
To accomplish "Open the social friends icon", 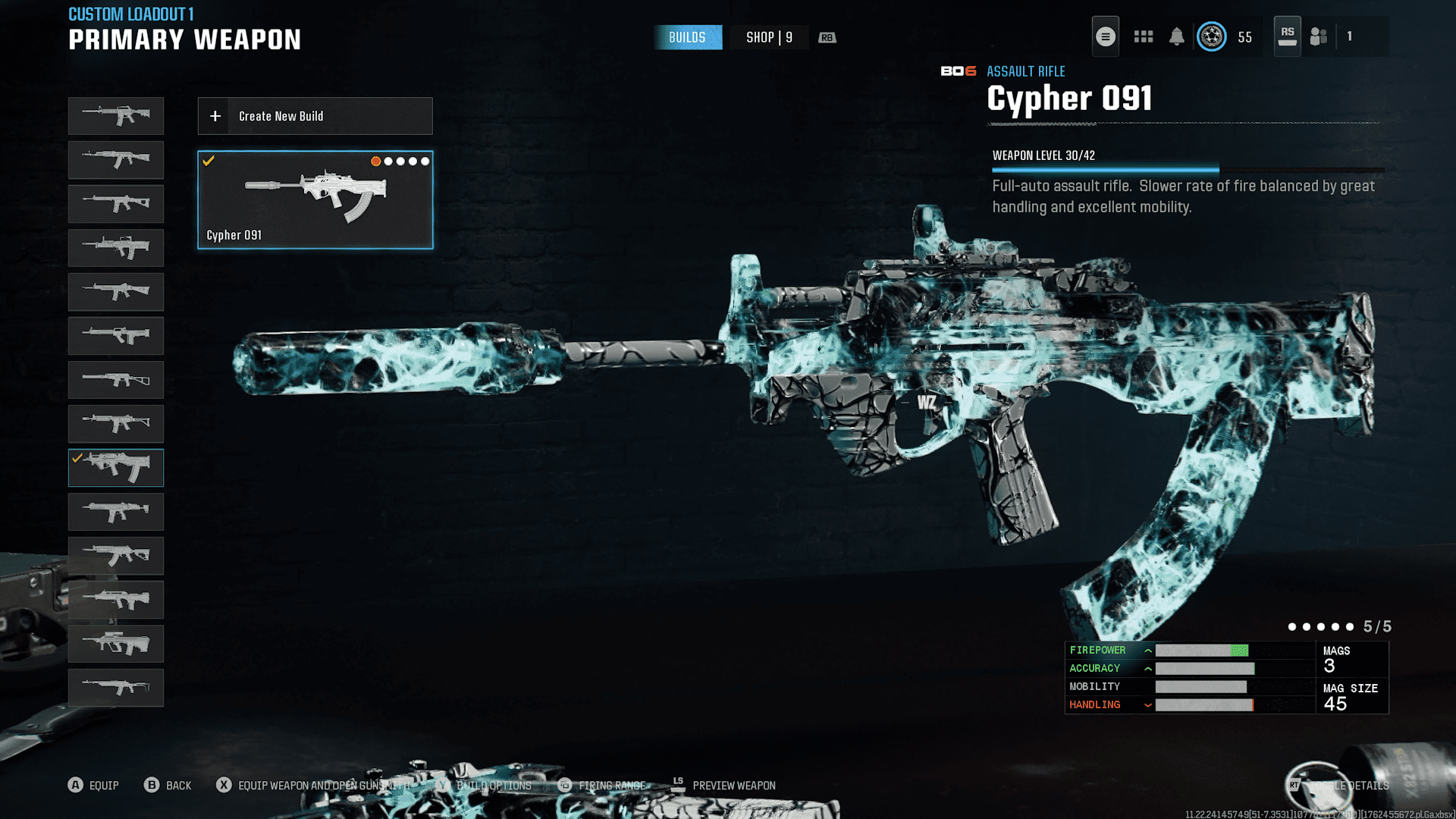I will pos(1319,36).
